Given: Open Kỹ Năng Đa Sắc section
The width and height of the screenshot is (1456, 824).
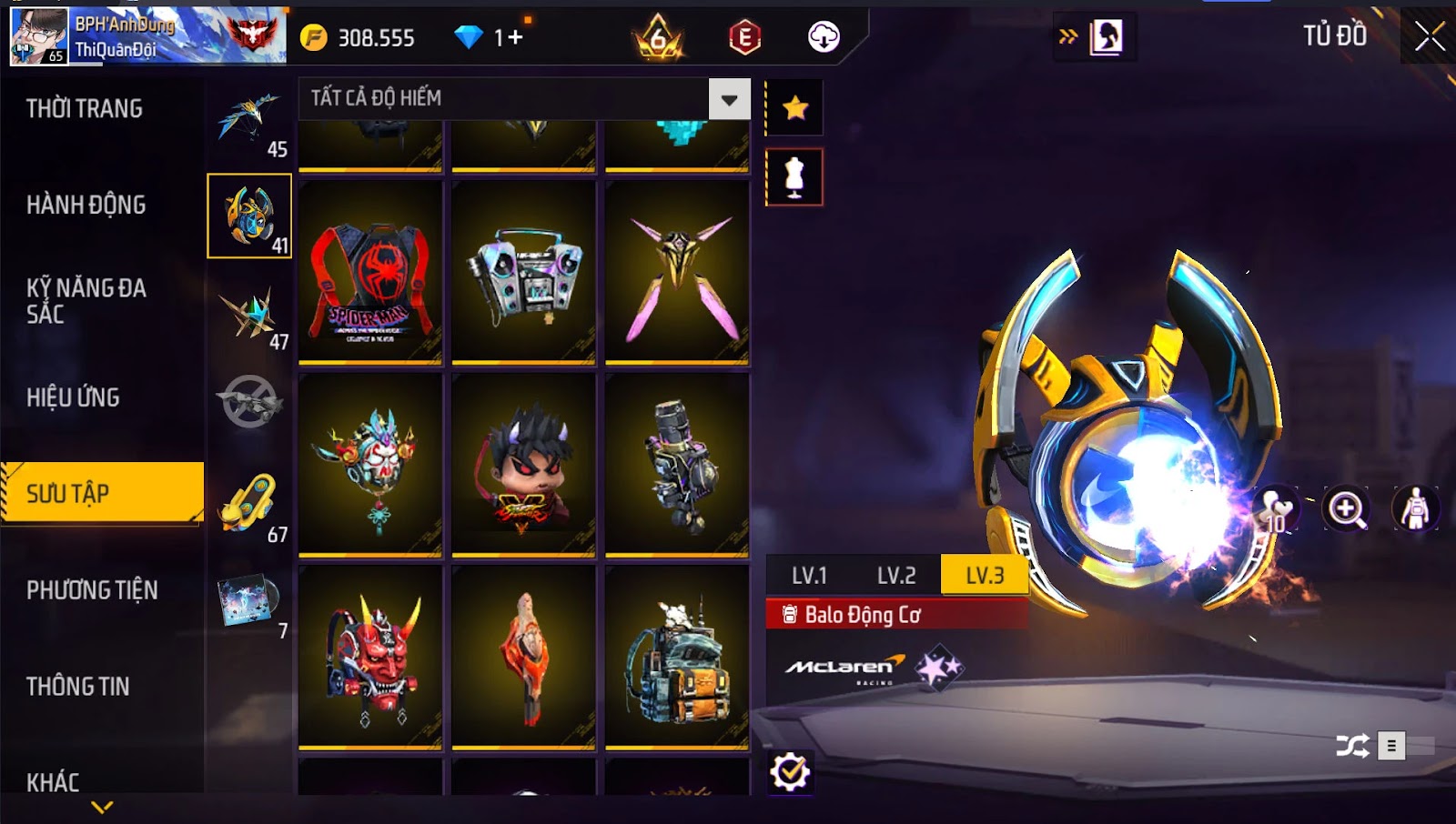Looking at the screenshot, I should pos(86,301).
